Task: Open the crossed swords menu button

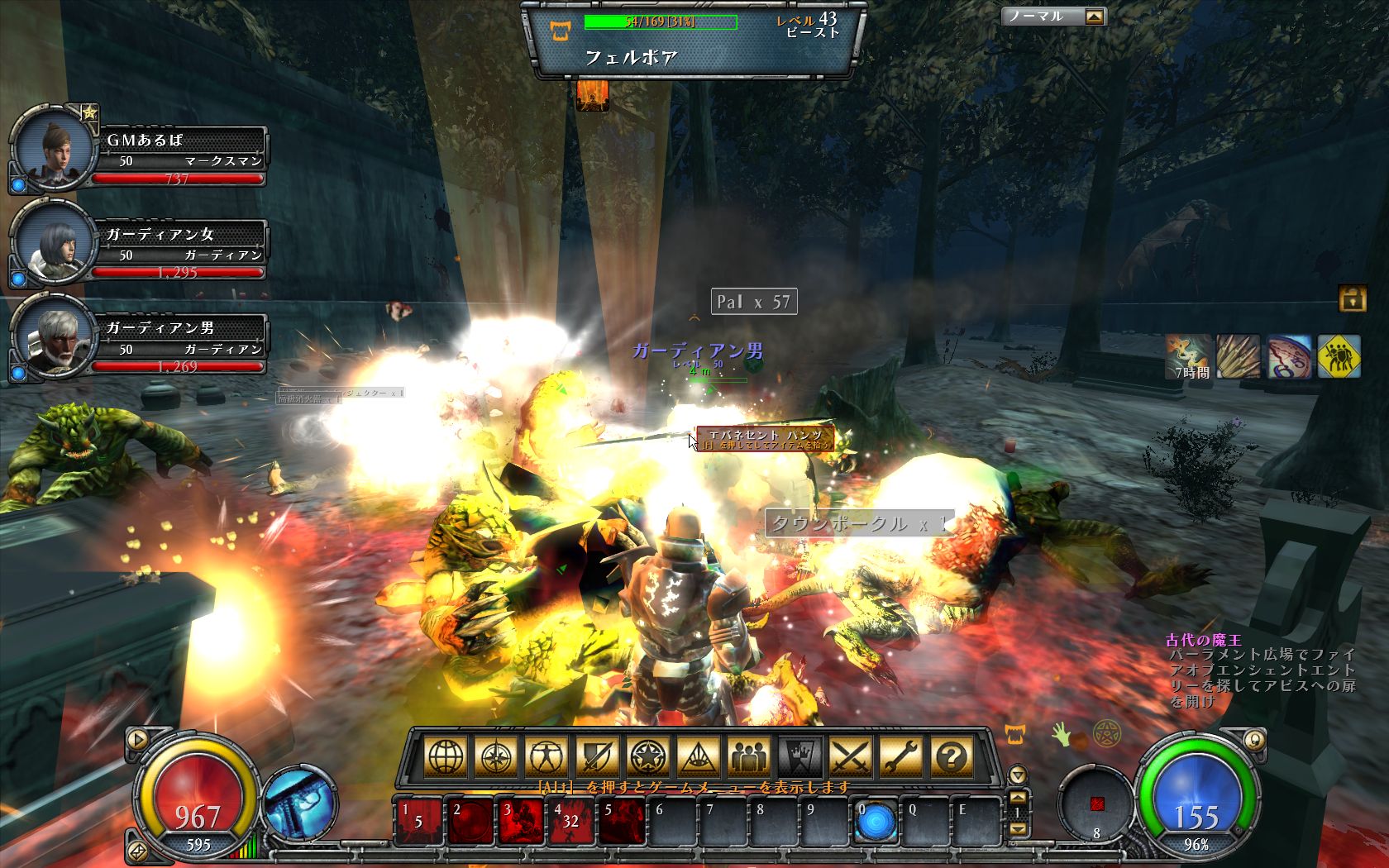Action: pos(851,756)
